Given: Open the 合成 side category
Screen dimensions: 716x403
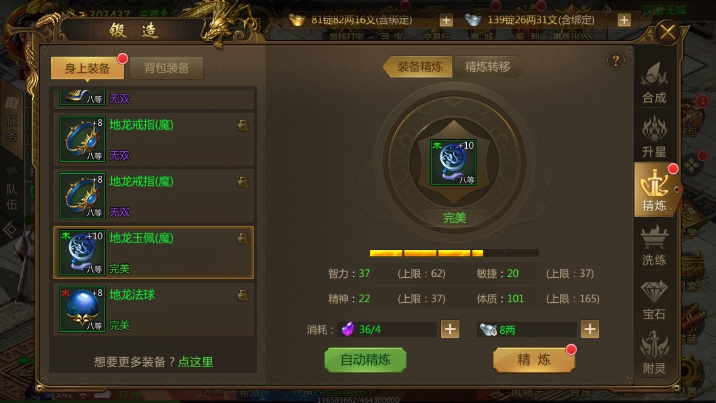Looking at the screenshot, I should 654,84.
